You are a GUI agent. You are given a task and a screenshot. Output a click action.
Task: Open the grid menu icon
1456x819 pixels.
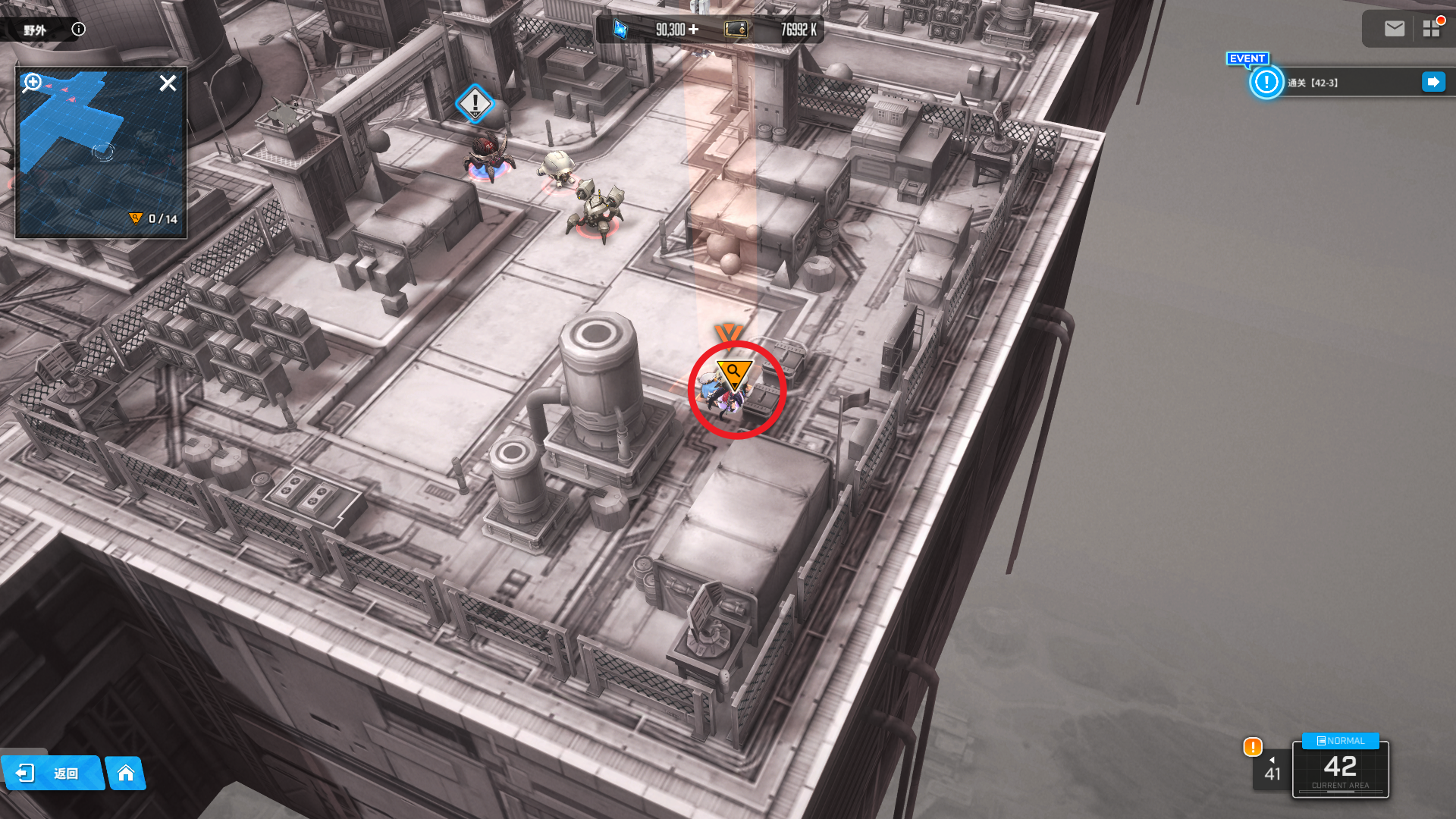pyautogui.click(x=1431, y=29)
